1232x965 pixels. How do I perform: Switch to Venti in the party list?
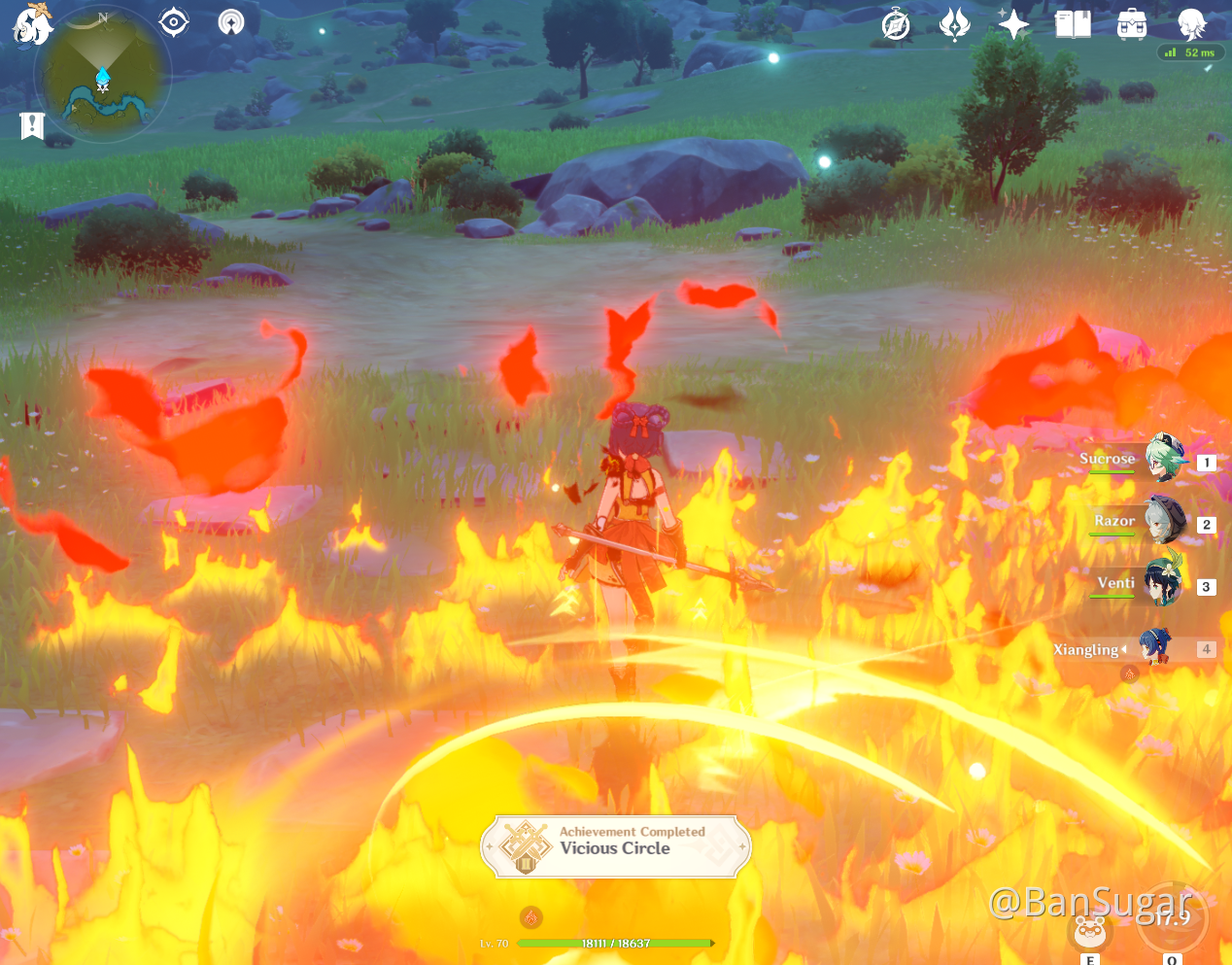[1164, 584]
